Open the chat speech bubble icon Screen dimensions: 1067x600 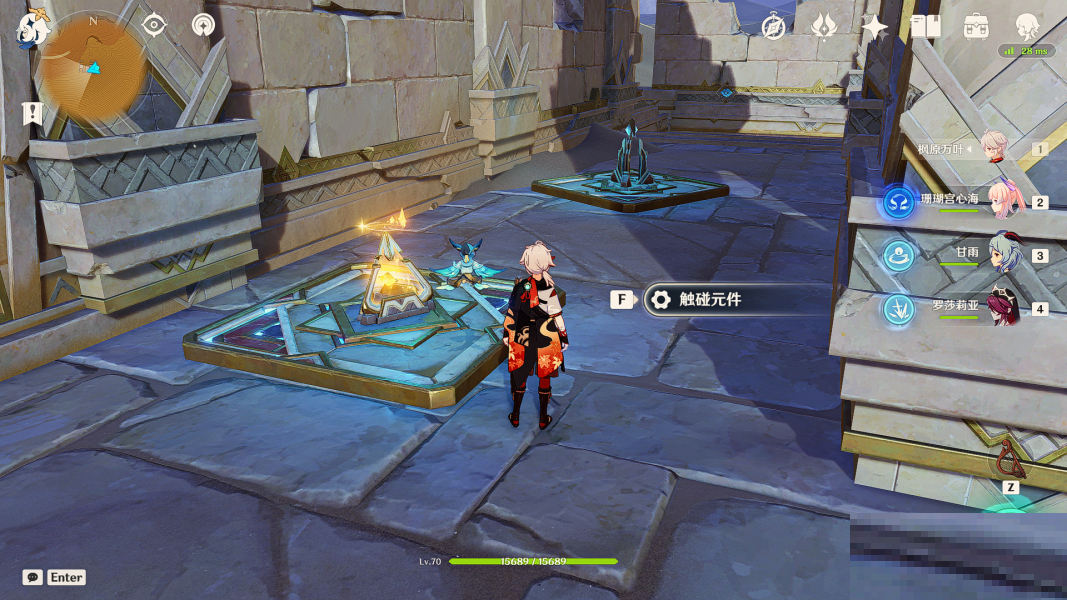point(33,577)
